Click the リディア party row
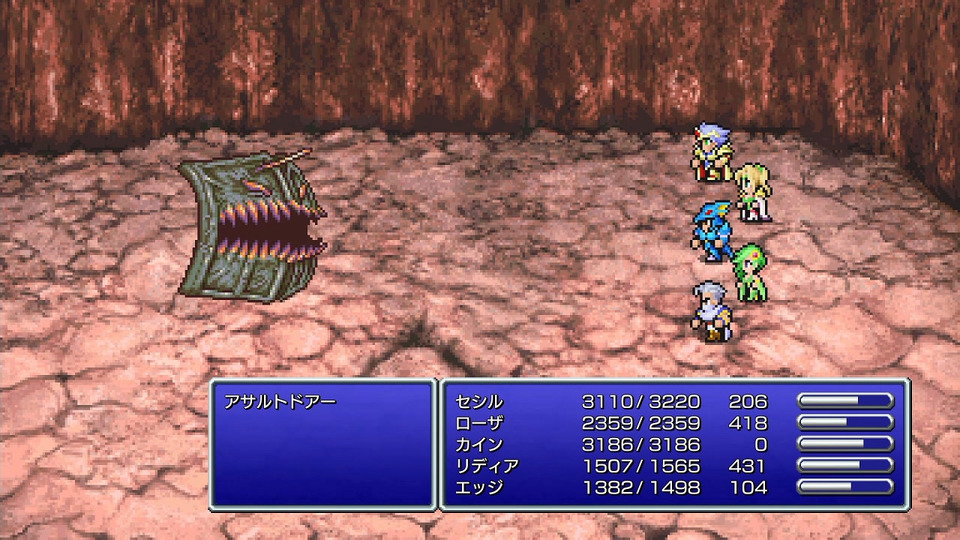This screenshot has height=540, width=960. (x=487, y=466)
